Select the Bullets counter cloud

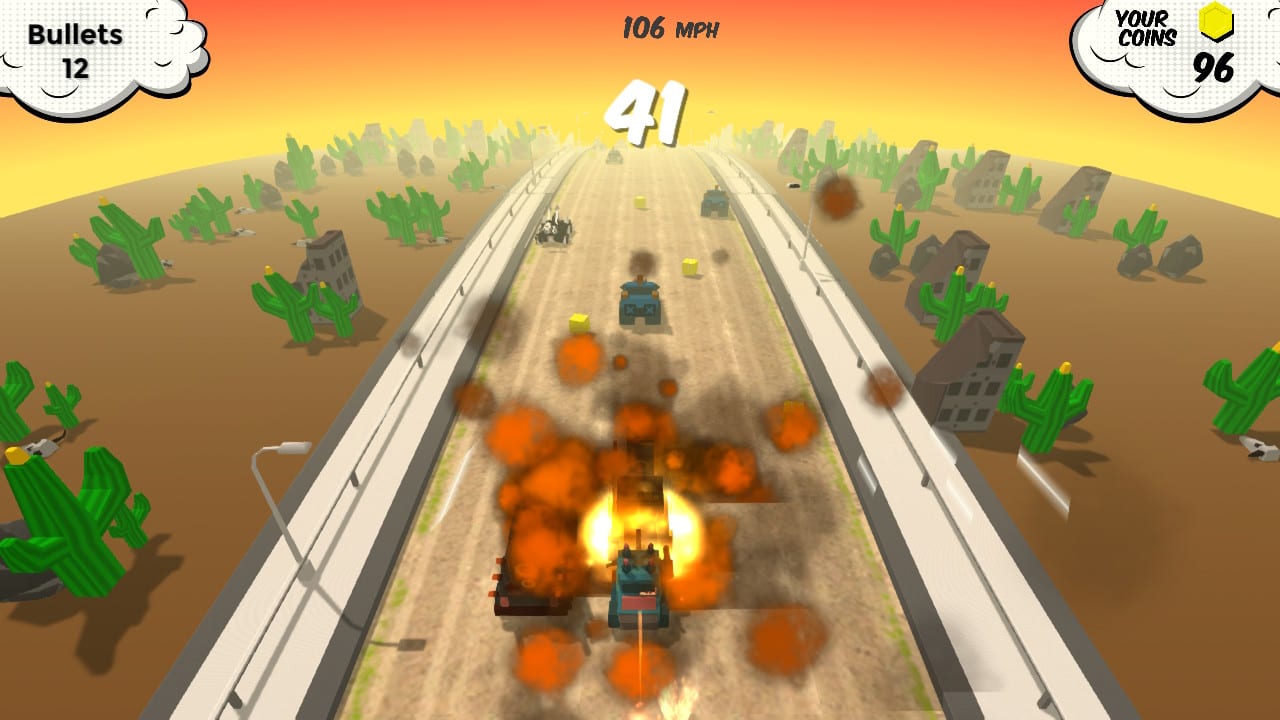(x=80, y=45)
